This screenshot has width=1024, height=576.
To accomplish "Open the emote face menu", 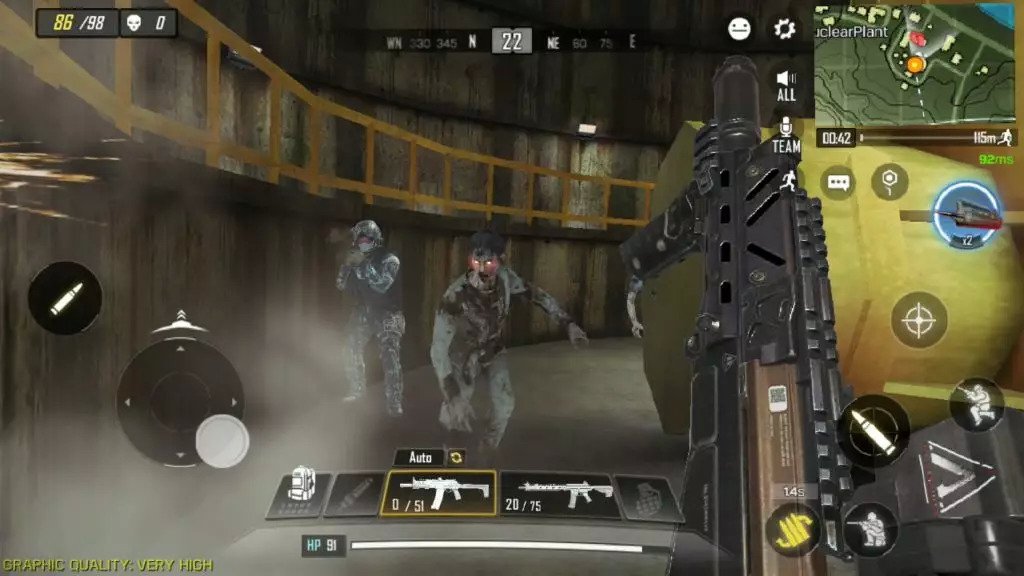I will [x=740, y=28].
